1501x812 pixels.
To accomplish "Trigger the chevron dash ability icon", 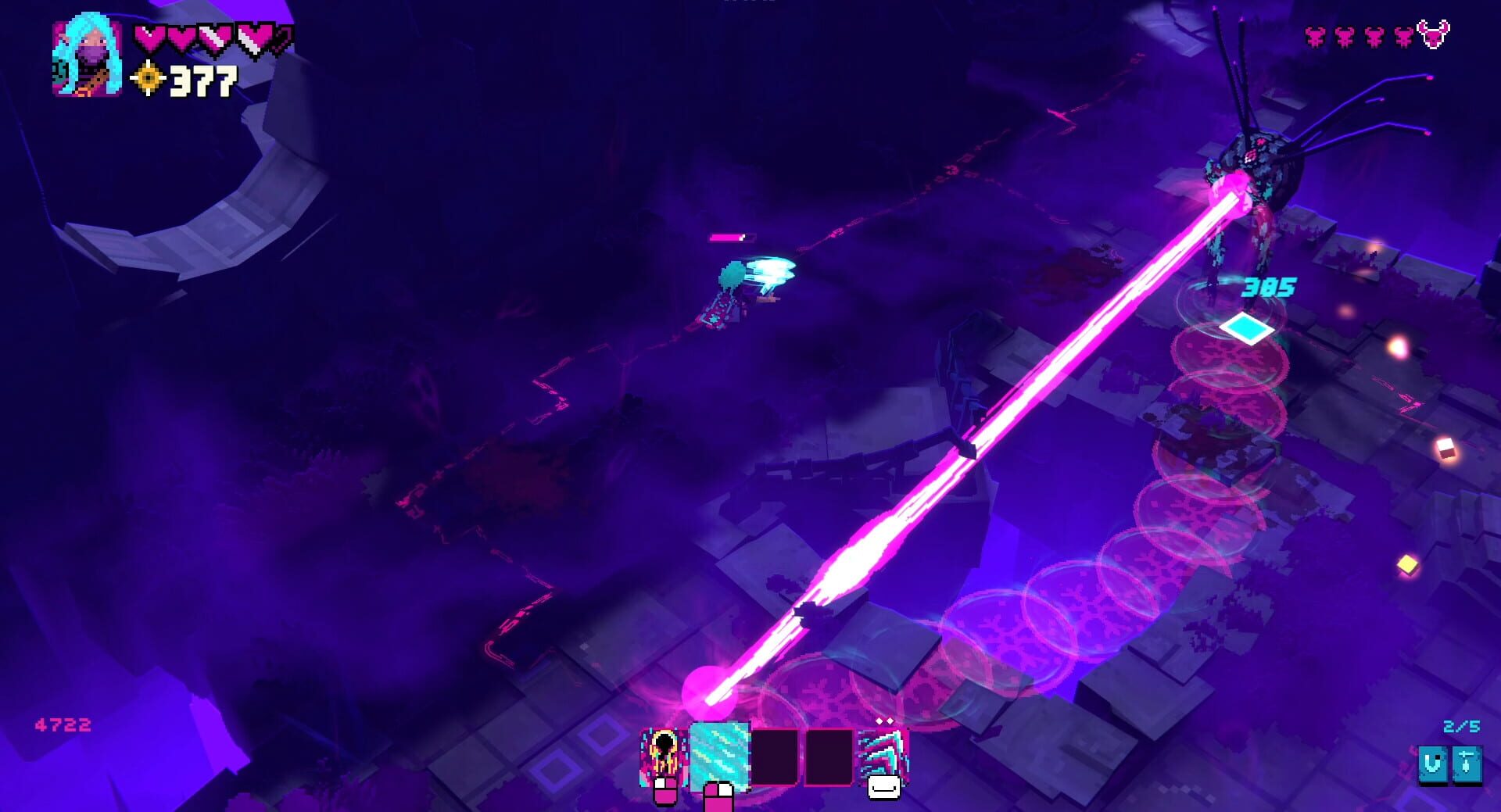I will pos(883,756).
